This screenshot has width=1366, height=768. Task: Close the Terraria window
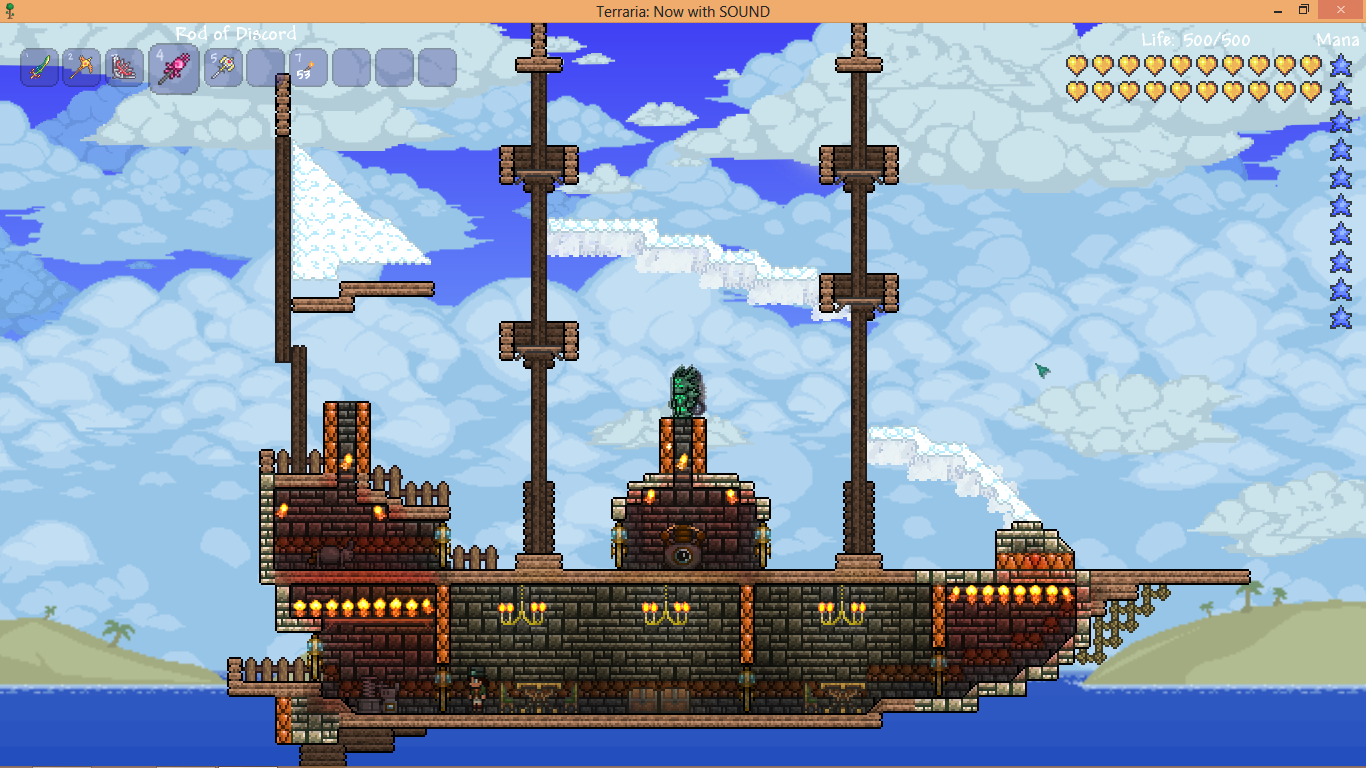coord(1343,10)
